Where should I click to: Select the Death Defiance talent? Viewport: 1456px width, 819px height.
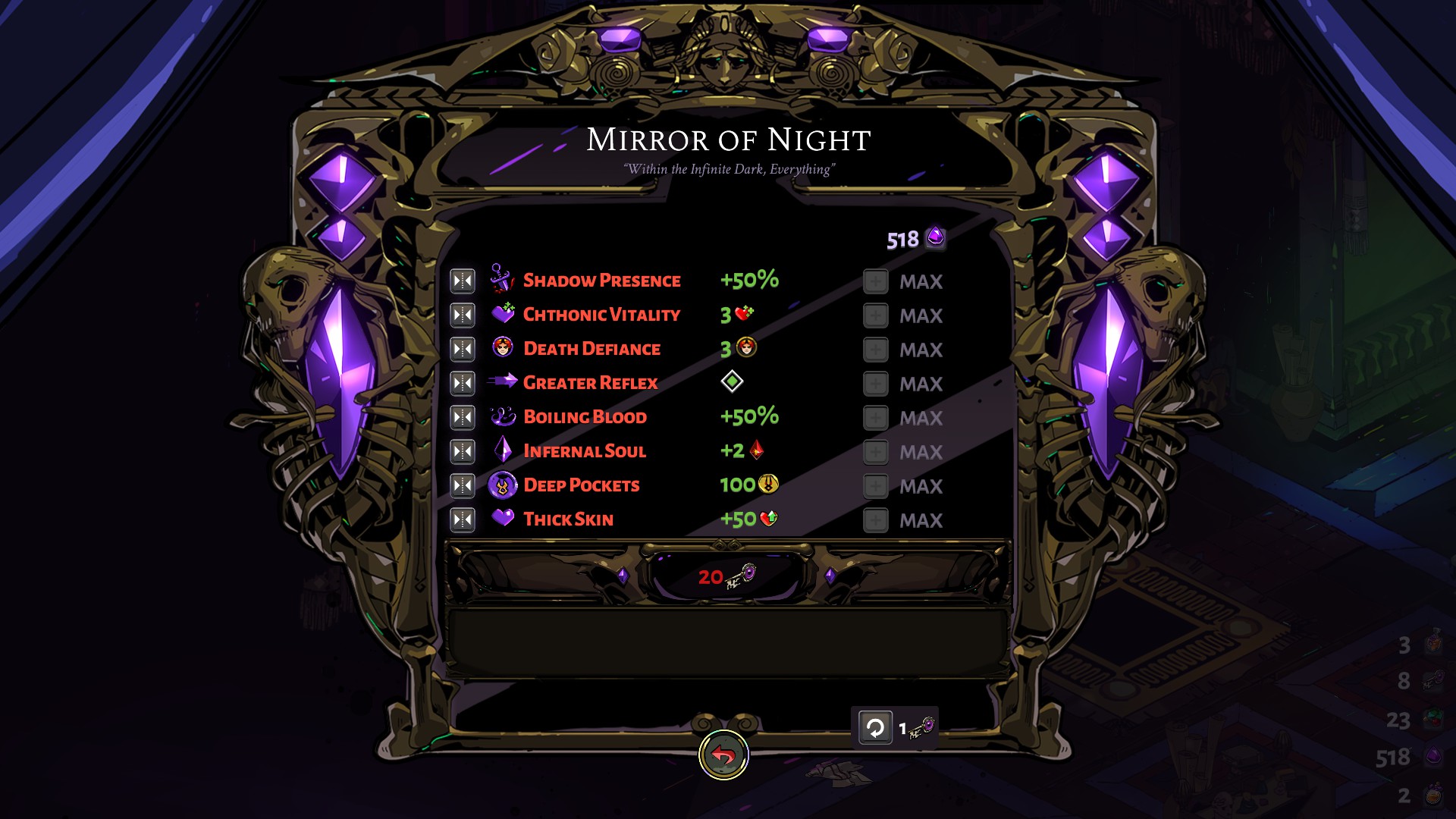591,349
